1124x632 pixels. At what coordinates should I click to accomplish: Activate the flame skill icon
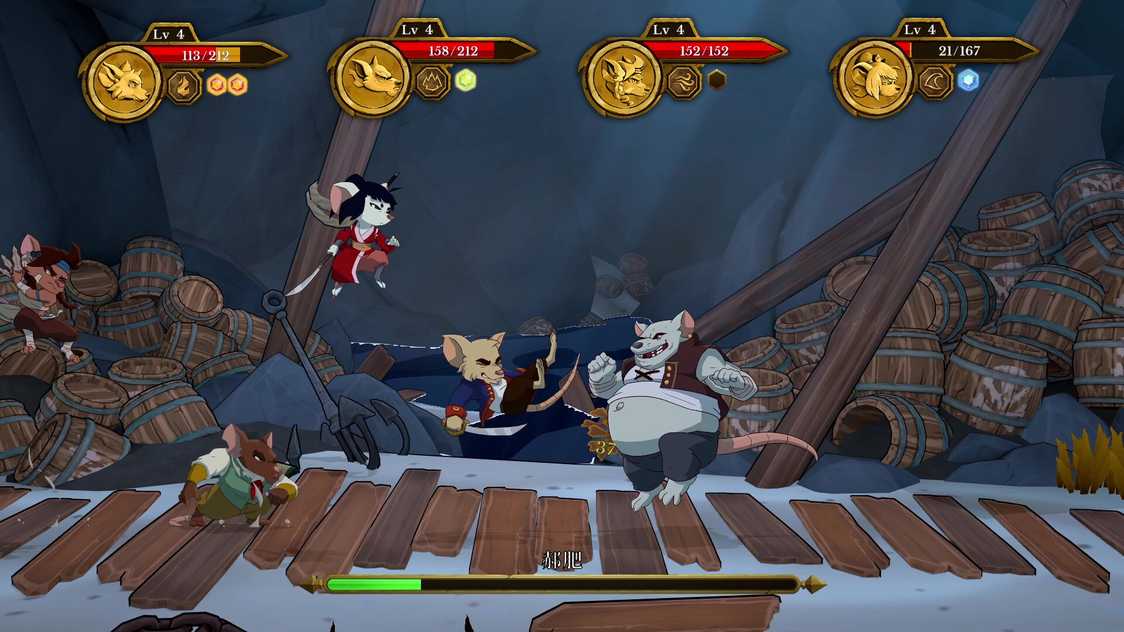click(x=184, y=85)
